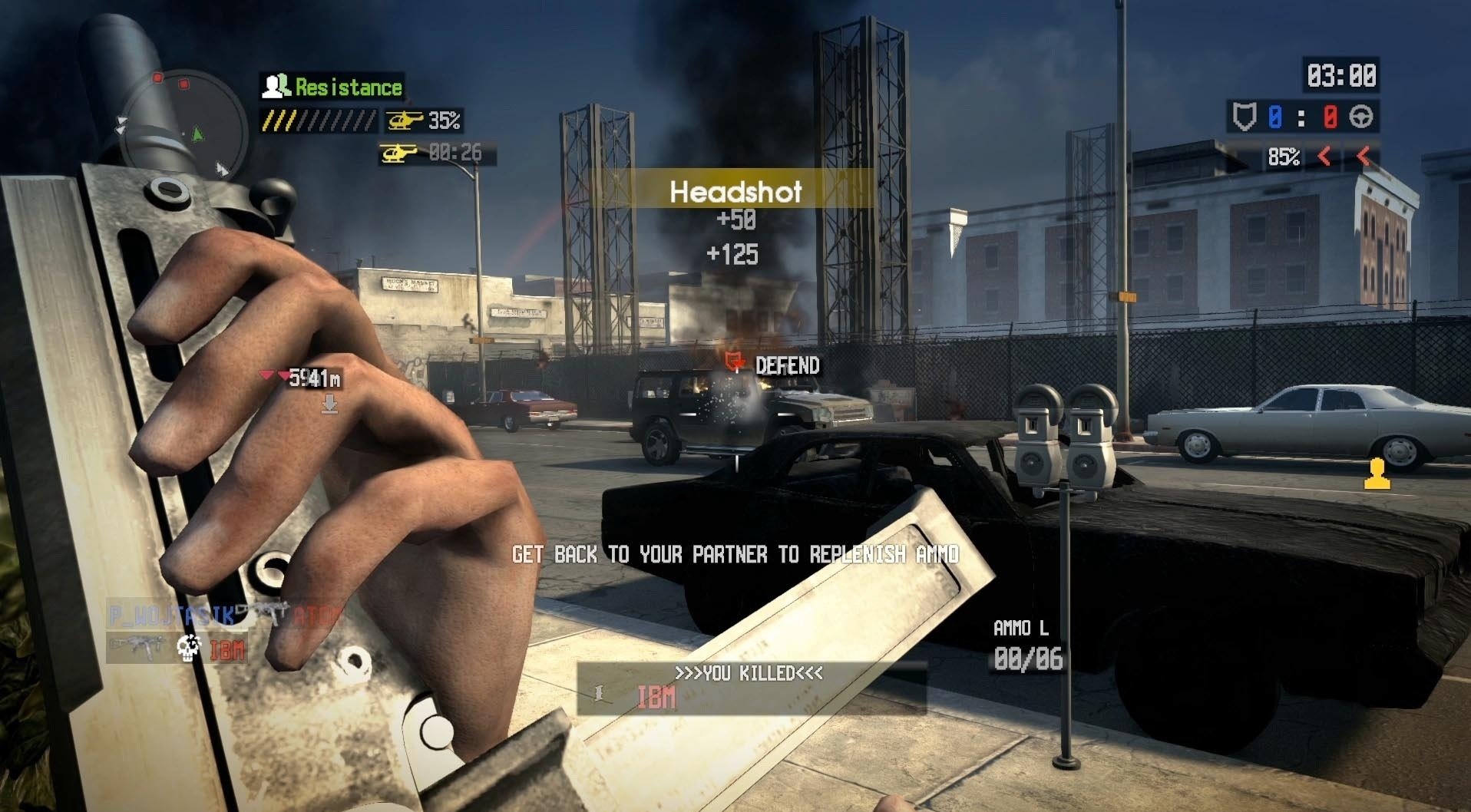Select the yellow teammate marker icon
This screenshot has width=1471, height=812.
pyautogui.click(x=1377, y=474)
